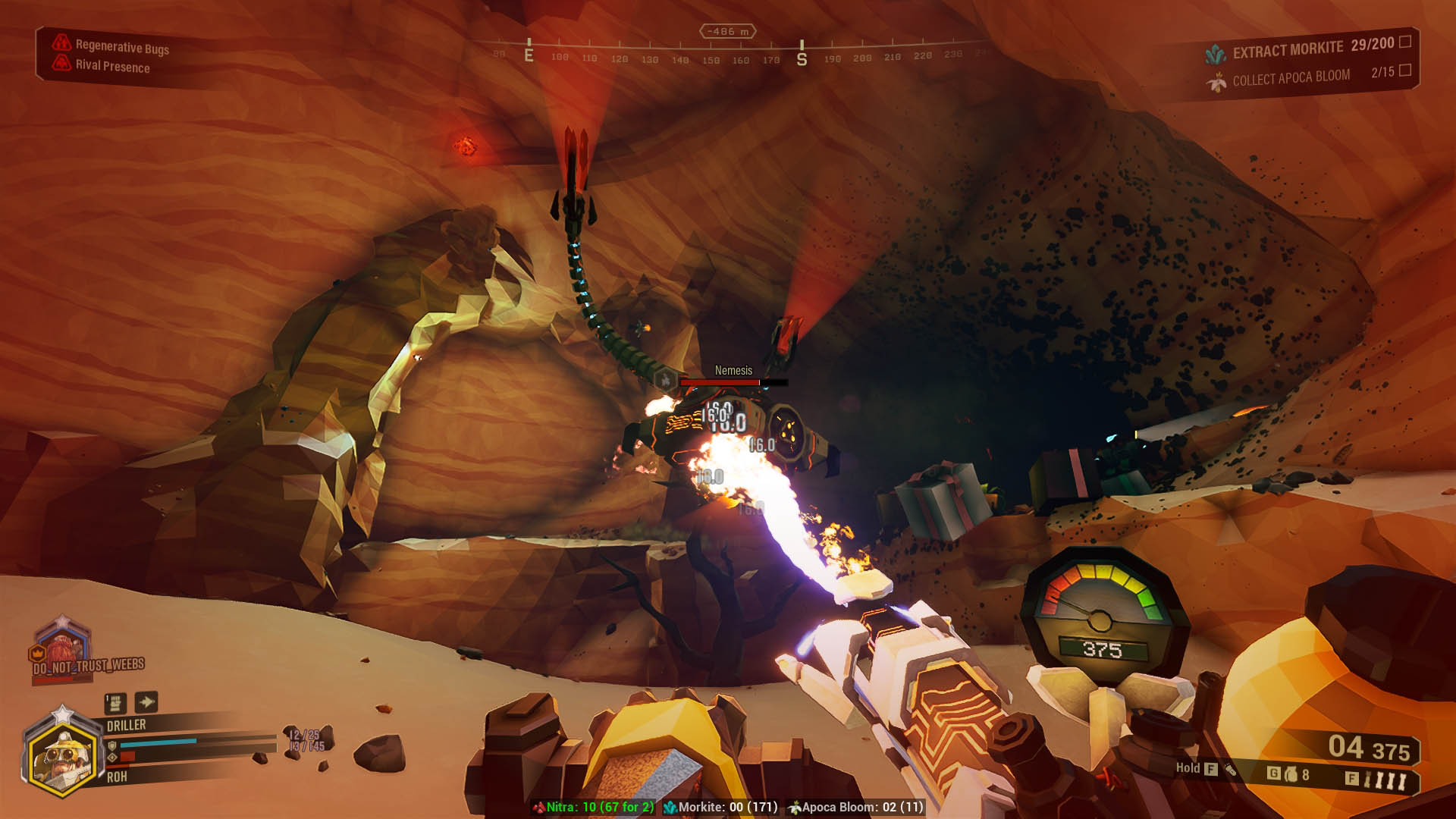Click the Morkite resource counter
Screen dimensions: 1456x819
pyautogui.click(x=721, y=807)
